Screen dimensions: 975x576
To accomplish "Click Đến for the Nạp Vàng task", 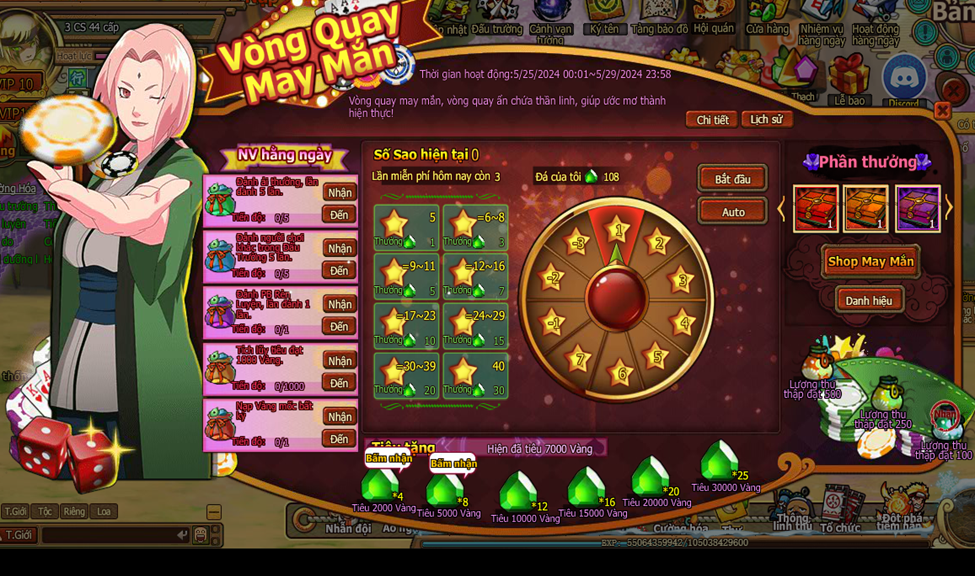I will tap(340, 439).
